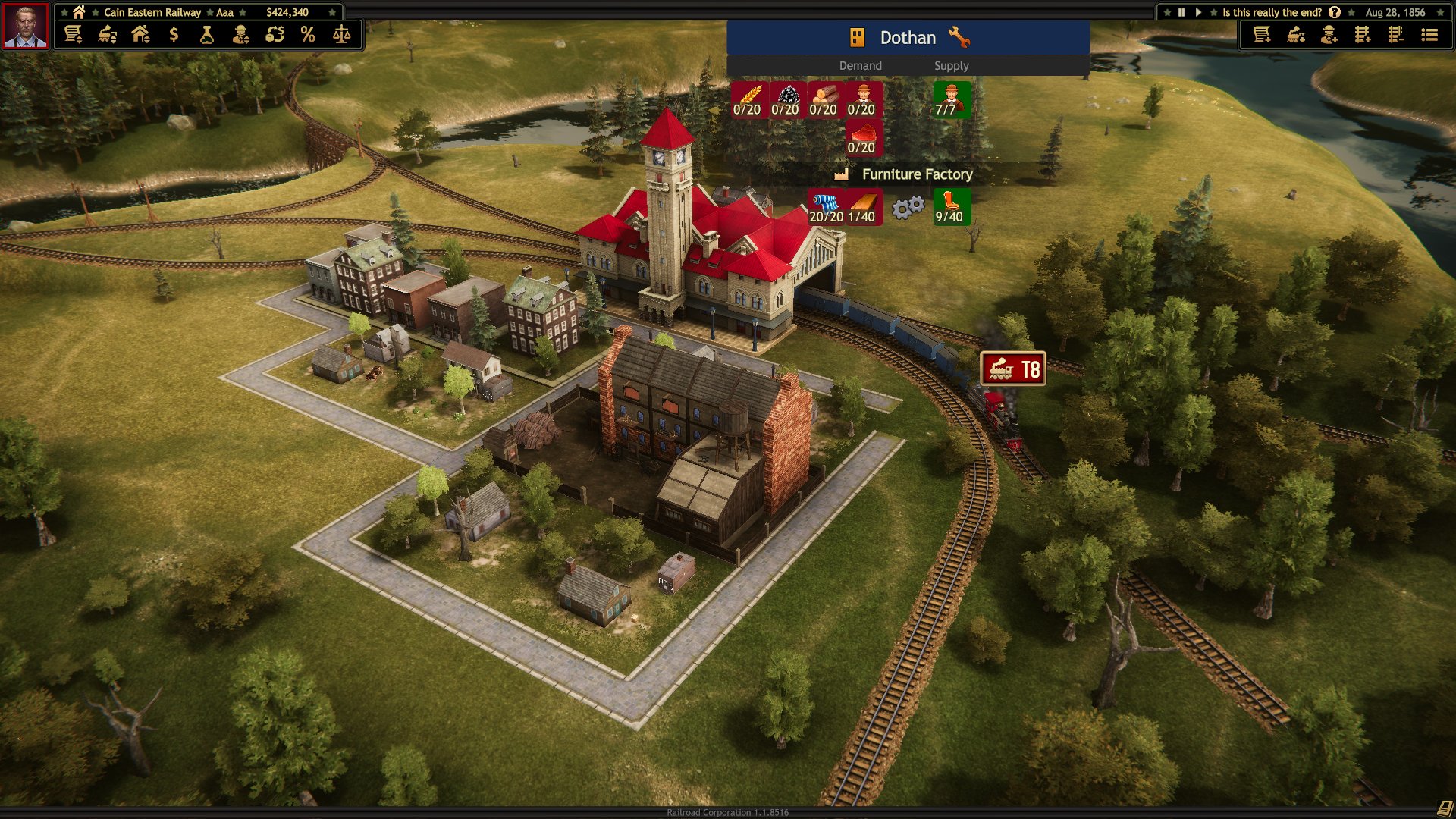Open the contracts ledger from the left toolbar
This screenshot has height=819, width=1456.
click(73, 34)
